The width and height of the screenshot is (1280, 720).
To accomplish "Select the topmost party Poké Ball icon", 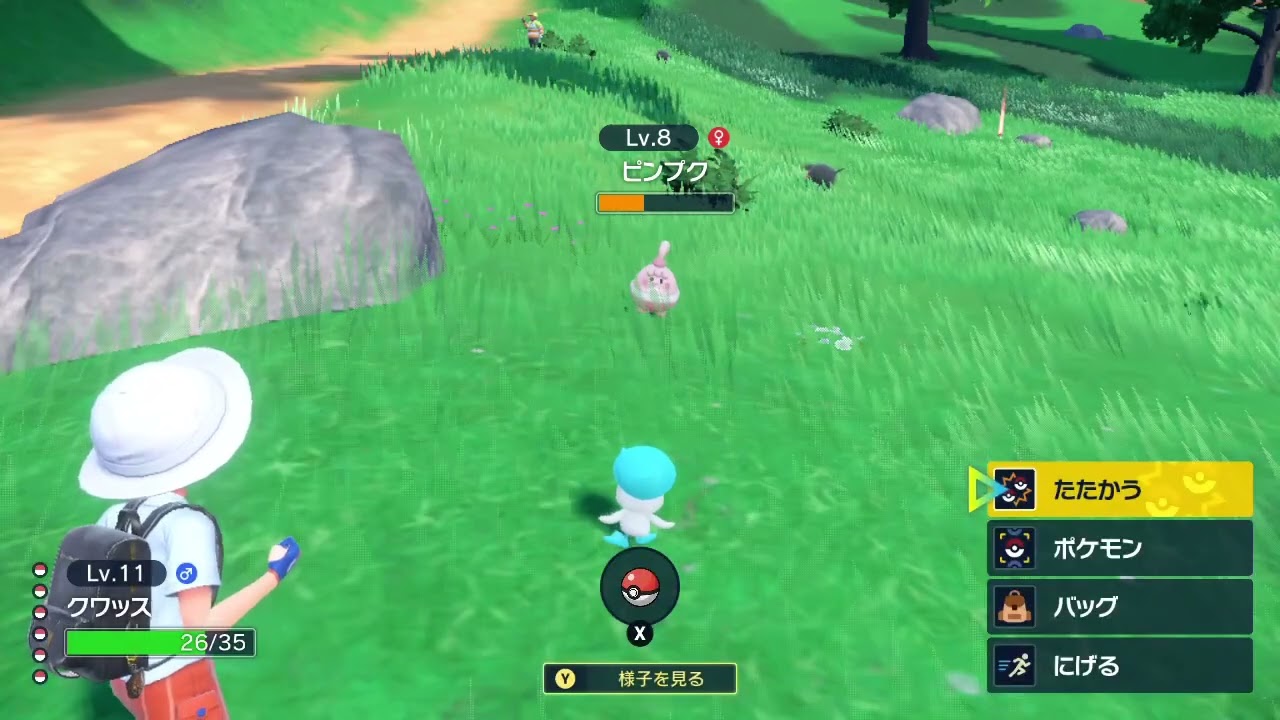I will click(x=39, y=570).
